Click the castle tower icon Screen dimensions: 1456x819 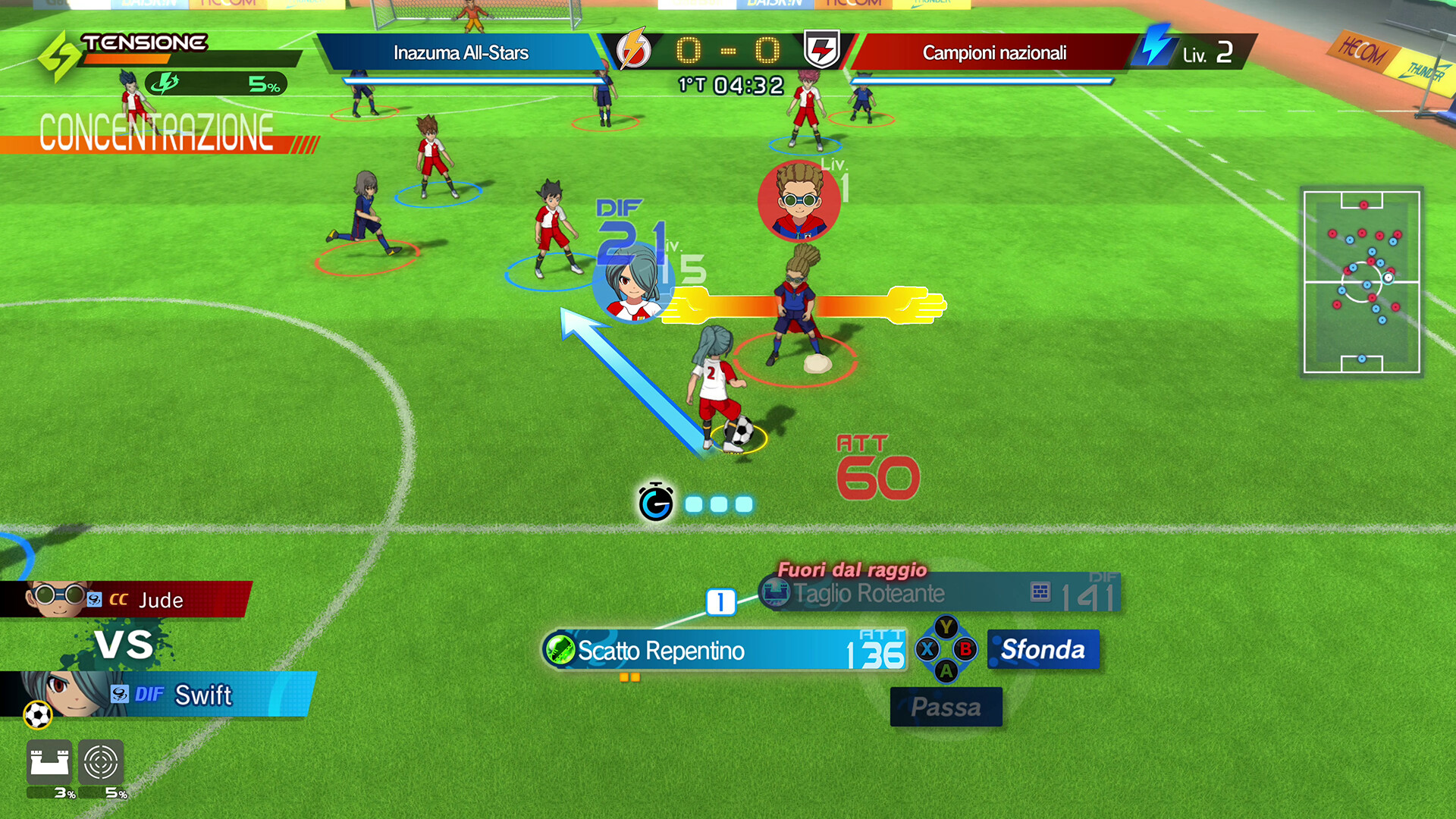point(49,761)
